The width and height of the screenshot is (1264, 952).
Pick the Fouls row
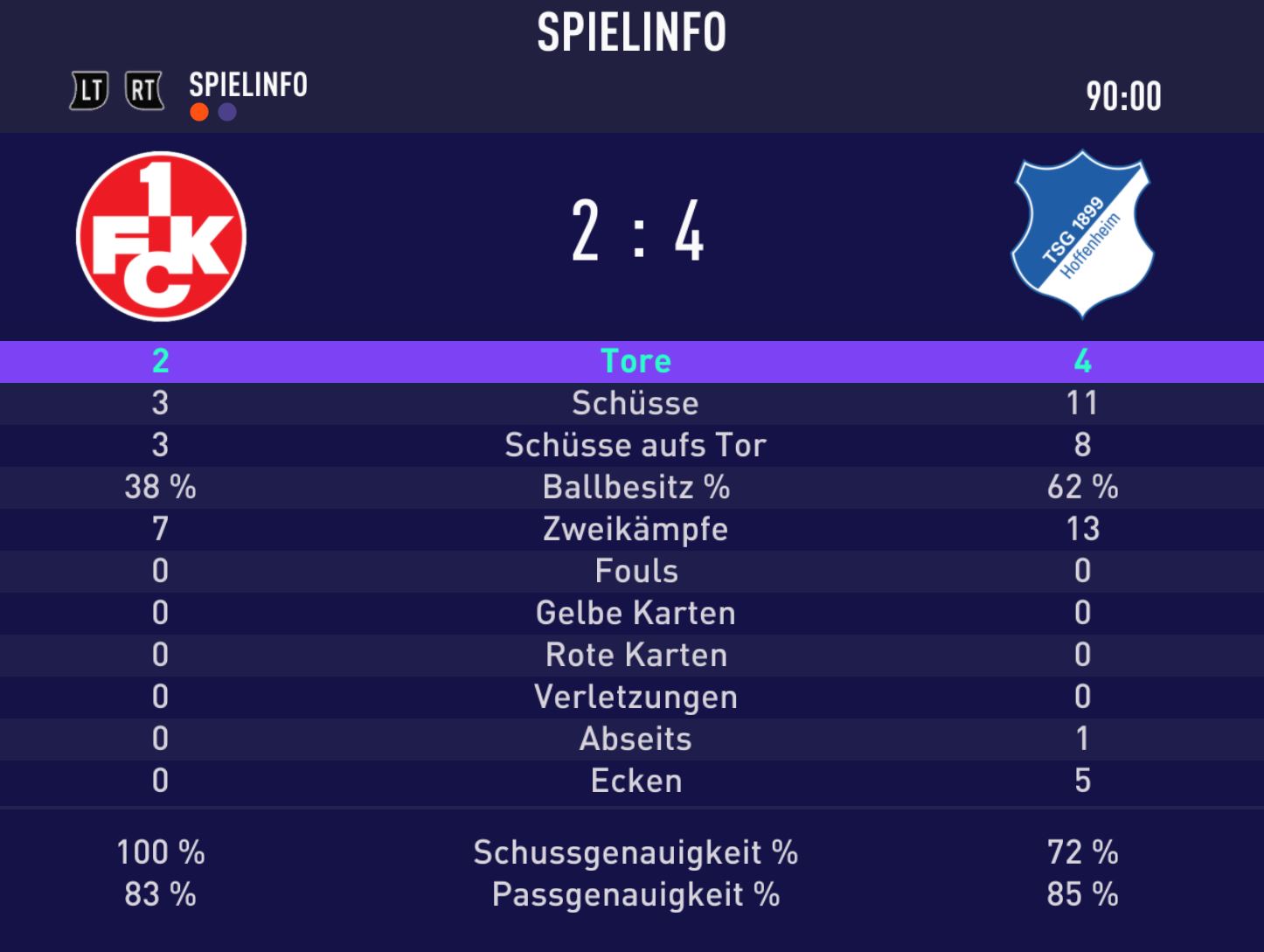click(635, 571)
